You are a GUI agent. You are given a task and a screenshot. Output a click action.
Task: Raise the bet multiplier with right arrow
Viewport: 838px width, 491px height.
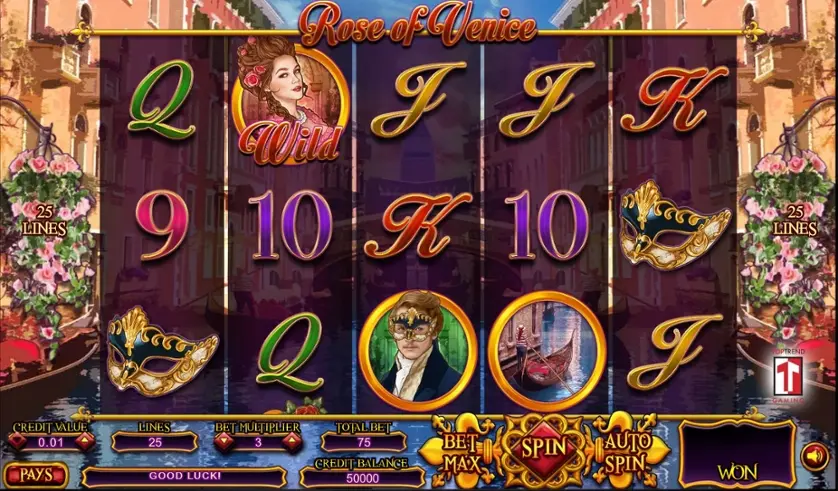[287, 441]
